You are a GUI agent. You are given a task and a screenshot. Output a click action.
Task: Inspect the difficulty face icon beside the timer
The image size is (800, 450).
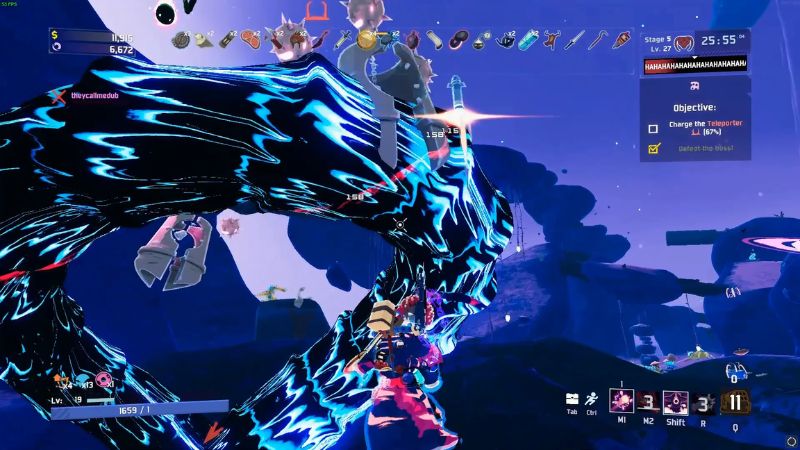(x=684, y=43)
